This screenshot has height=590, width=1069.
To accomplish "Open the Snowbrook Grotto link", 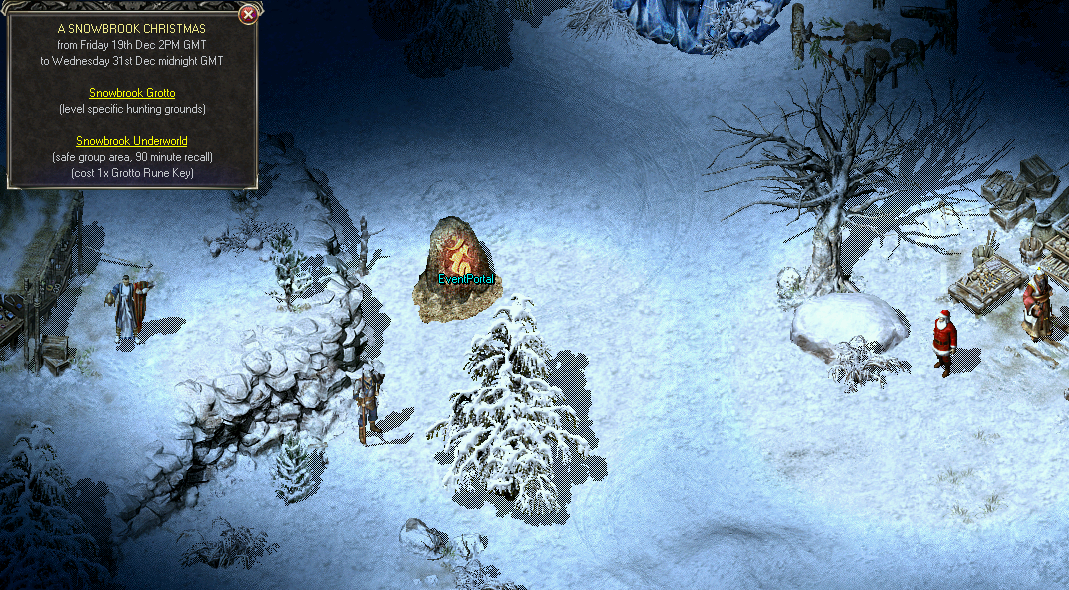I will click(132, 93).
